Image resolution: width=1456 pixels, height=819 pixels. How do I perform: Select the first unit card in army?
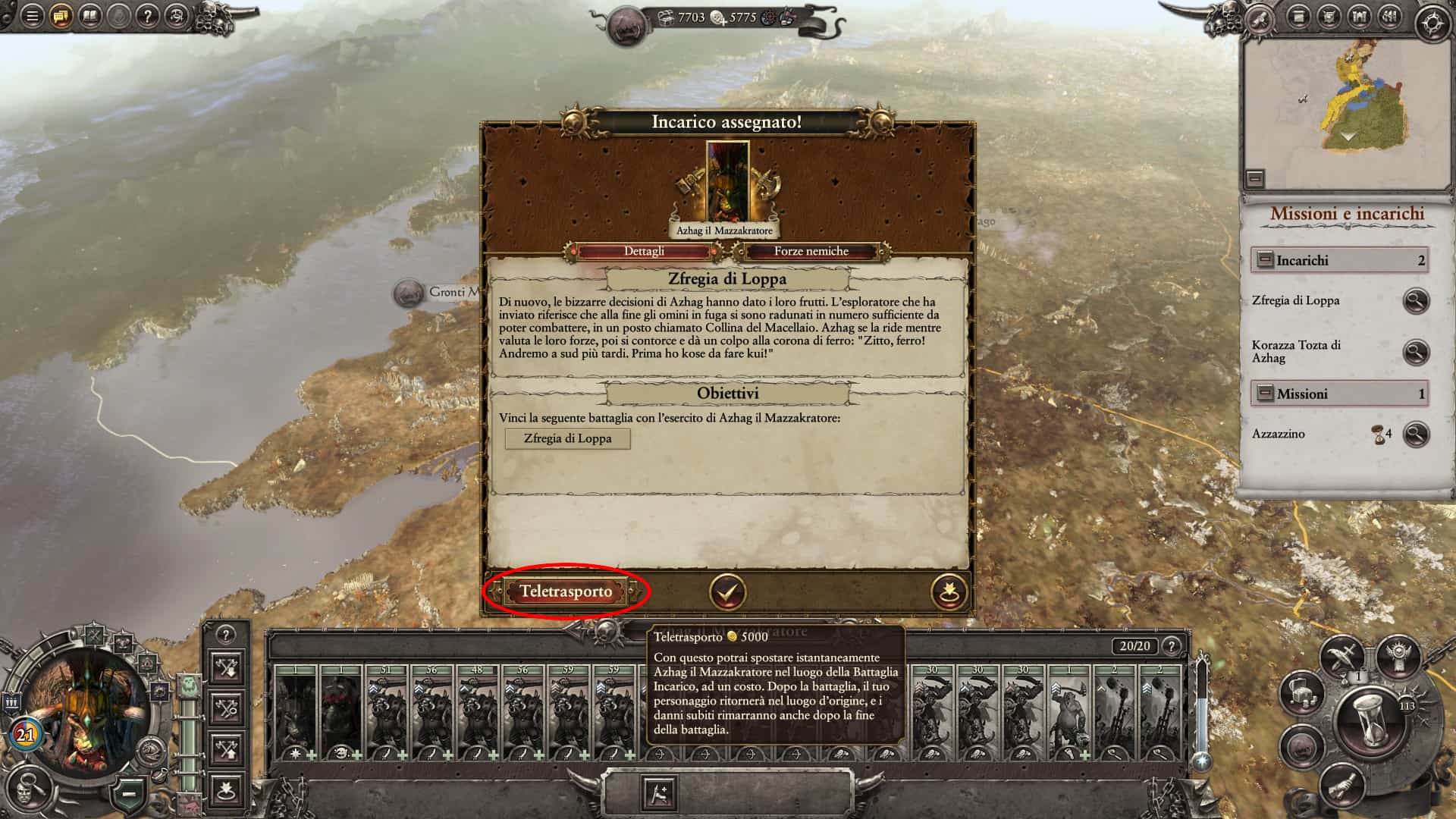(x=296, y=713)
